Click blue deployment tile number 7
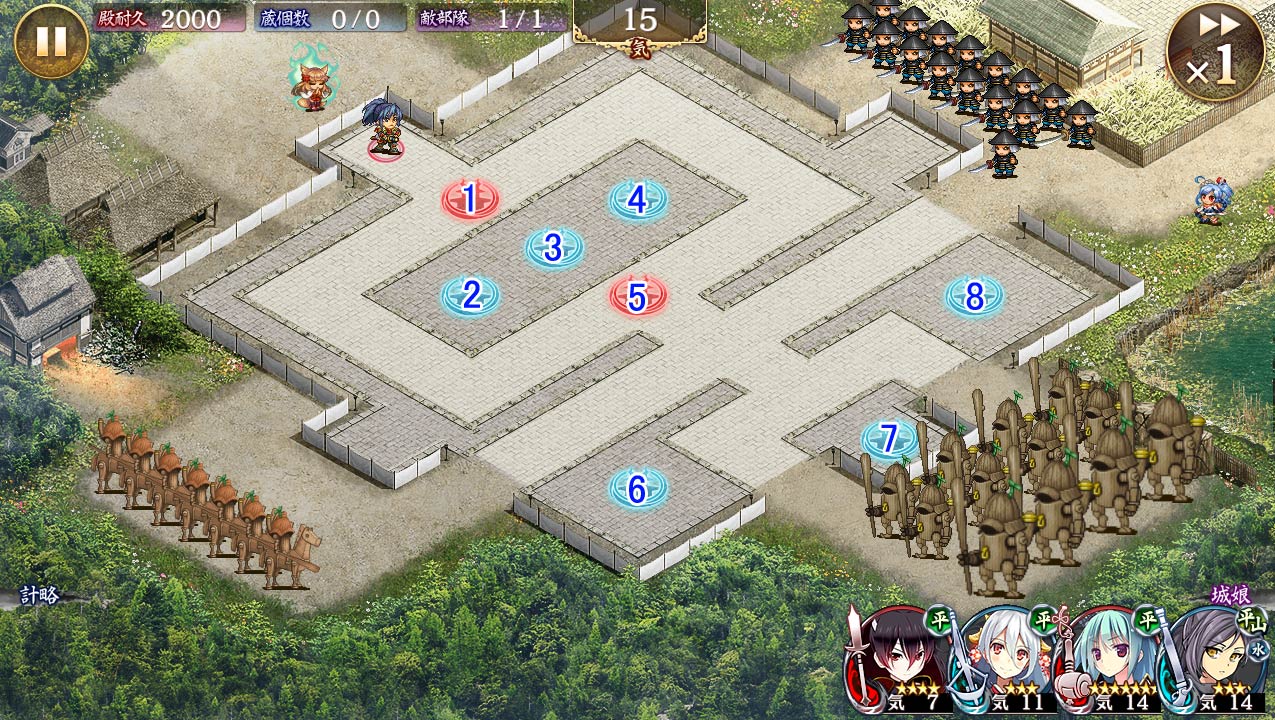The width and height of the screenshot is (1275, 720). (x=889, y=439)
